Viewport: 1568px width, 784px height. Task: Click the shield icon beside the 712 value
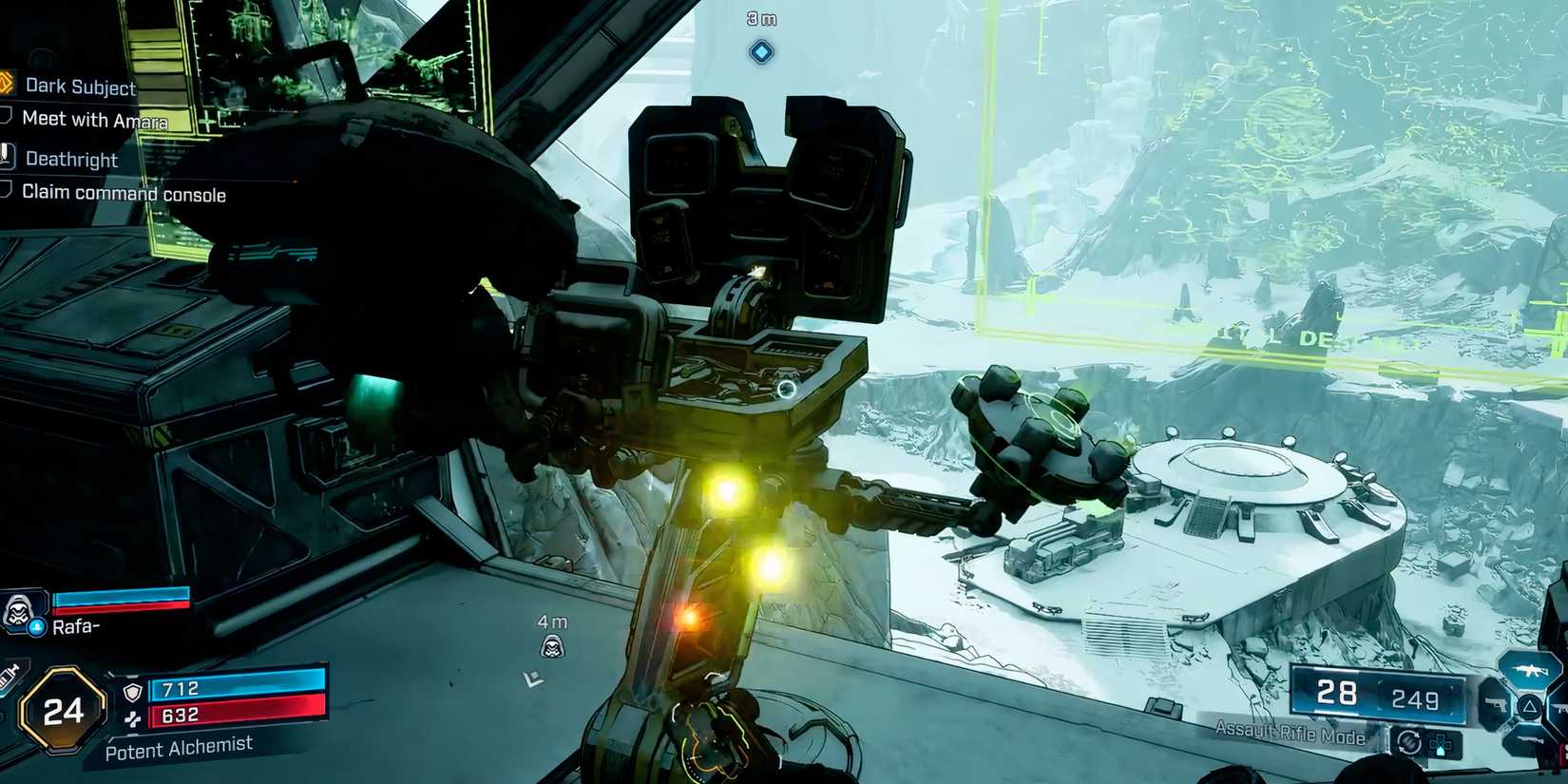click(x=132, y=692)
